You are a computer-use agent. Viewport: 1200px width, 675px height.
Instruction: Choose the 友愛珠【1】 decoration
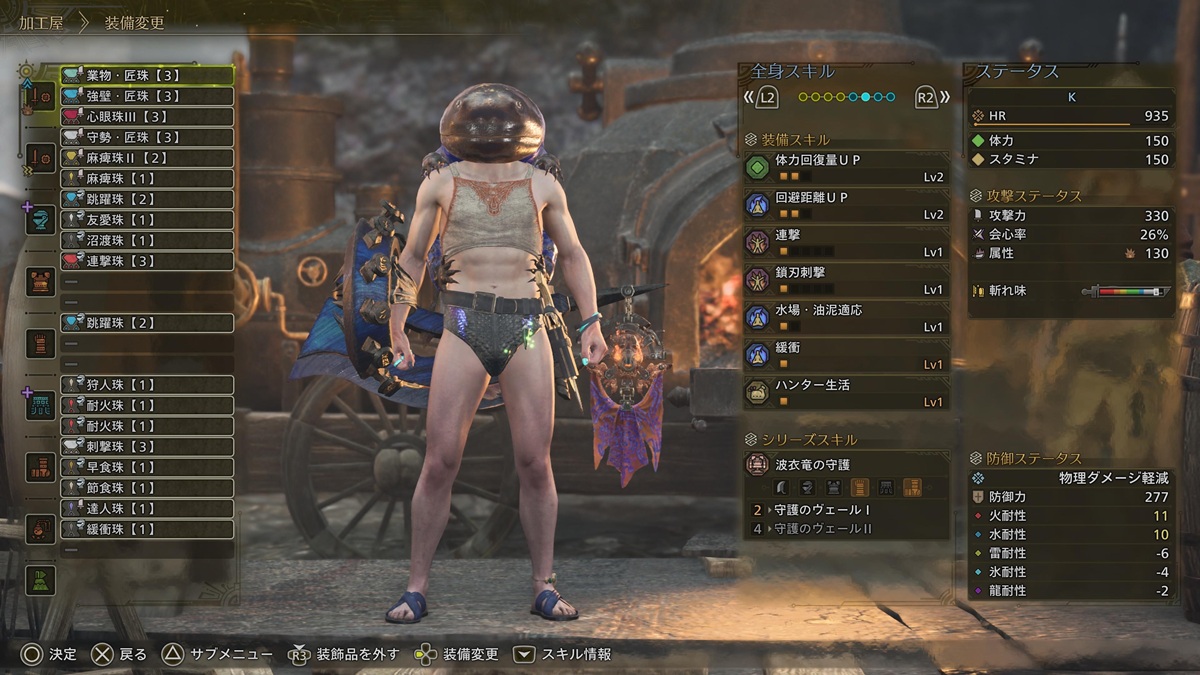pyautogui.click(x=147, y=220)
